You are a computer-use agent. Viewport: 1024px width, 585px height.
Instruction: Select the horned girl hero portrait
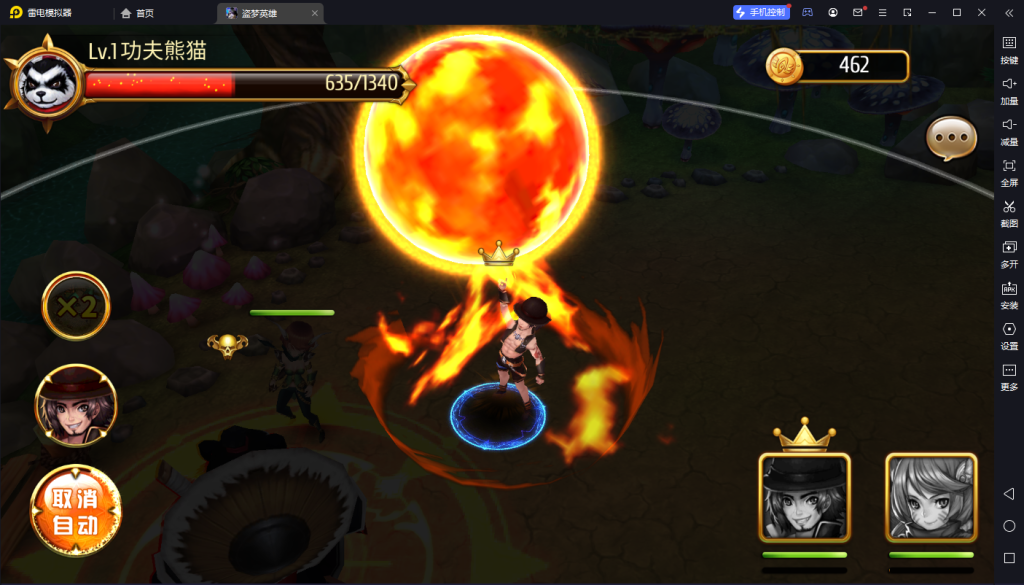click(931, 497)
